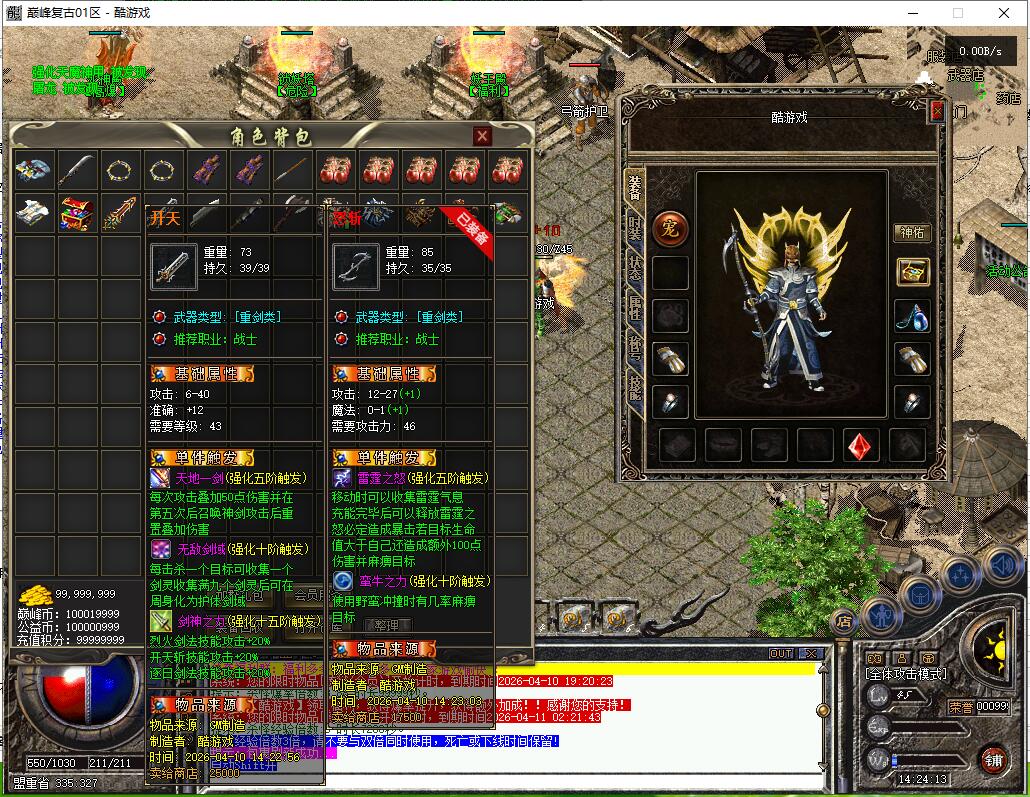1030x797 pixels.
Task: Show the 属性 attributes tab
Action: pyautogui.click(x=635, y=311)
